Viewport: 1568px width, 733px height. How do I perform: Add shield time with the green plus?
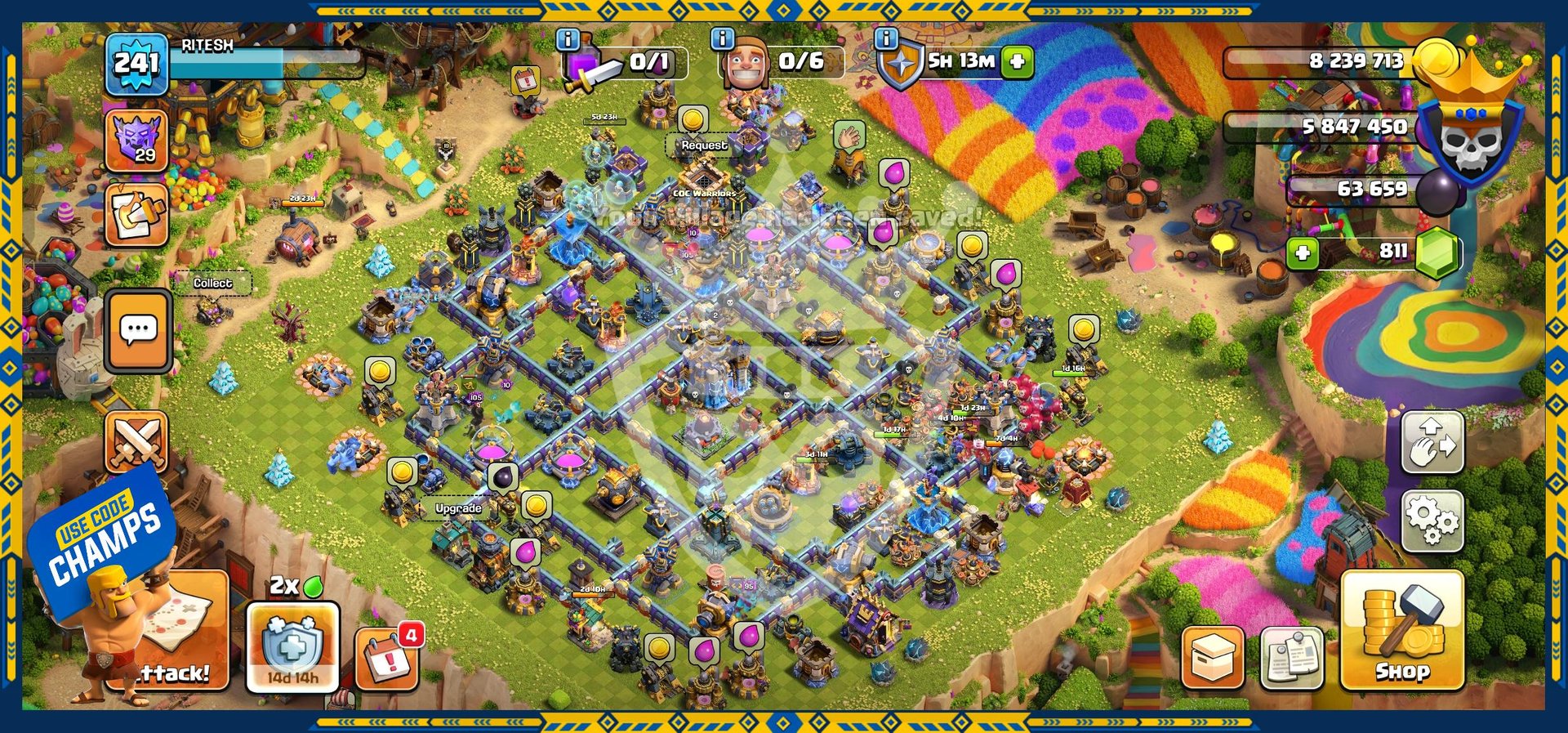click(1017, 61)
